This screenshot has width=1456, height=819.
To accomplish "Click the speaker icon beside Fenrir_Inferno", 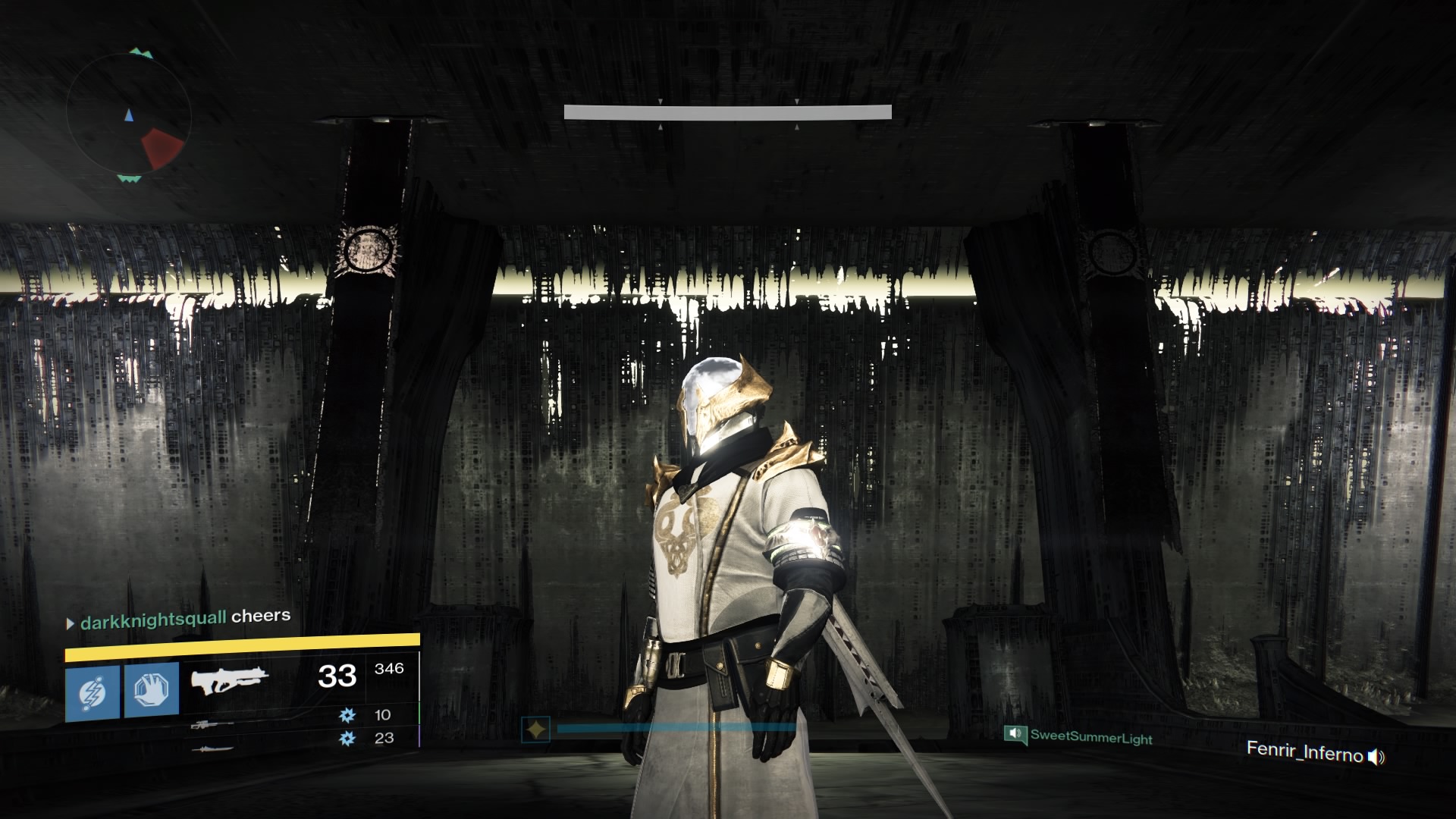I will (1376, 756).
